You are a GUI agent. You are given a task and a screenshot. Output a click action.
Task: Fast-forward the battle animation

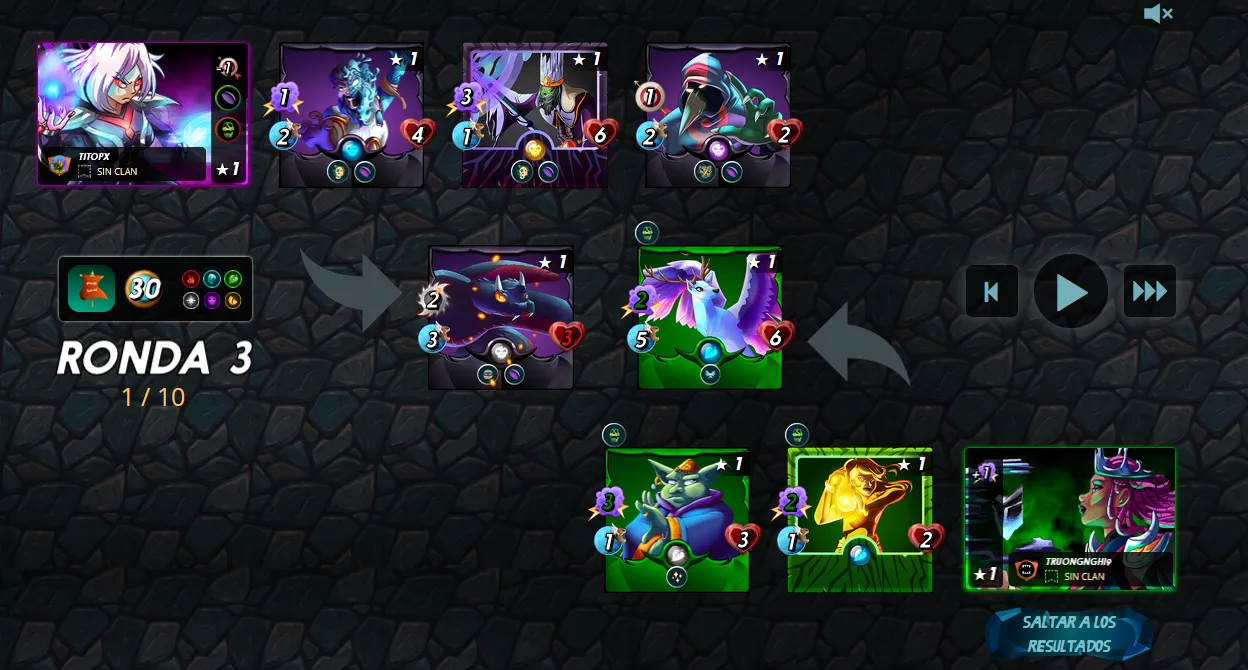tap(1149, 291)
